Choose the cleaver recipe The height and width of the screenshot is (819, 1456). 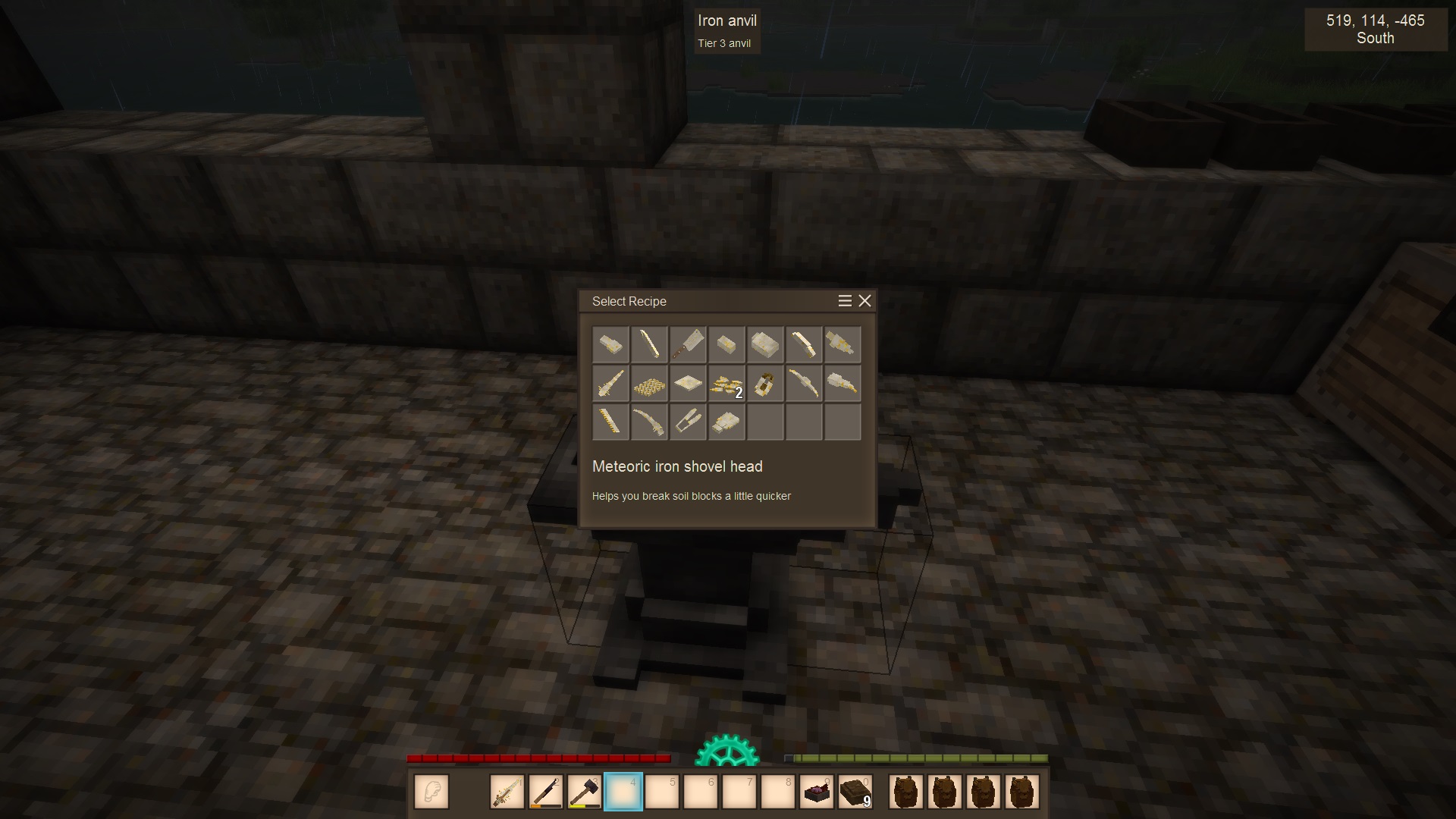pos(688,345)
